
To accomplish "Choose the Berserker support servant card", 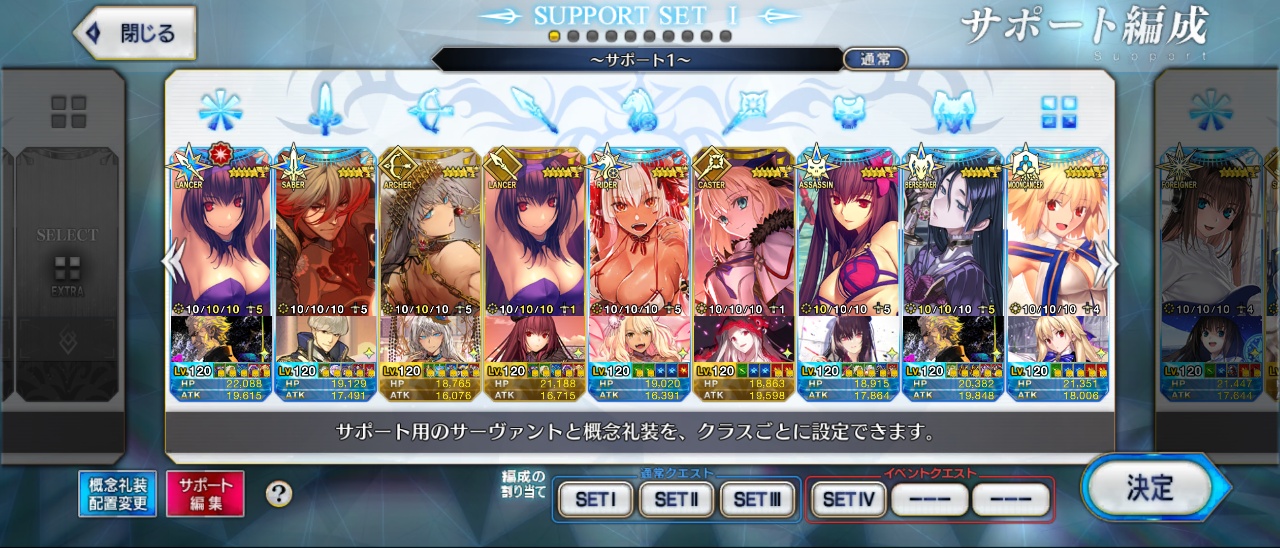I will [x=952, y=240].
